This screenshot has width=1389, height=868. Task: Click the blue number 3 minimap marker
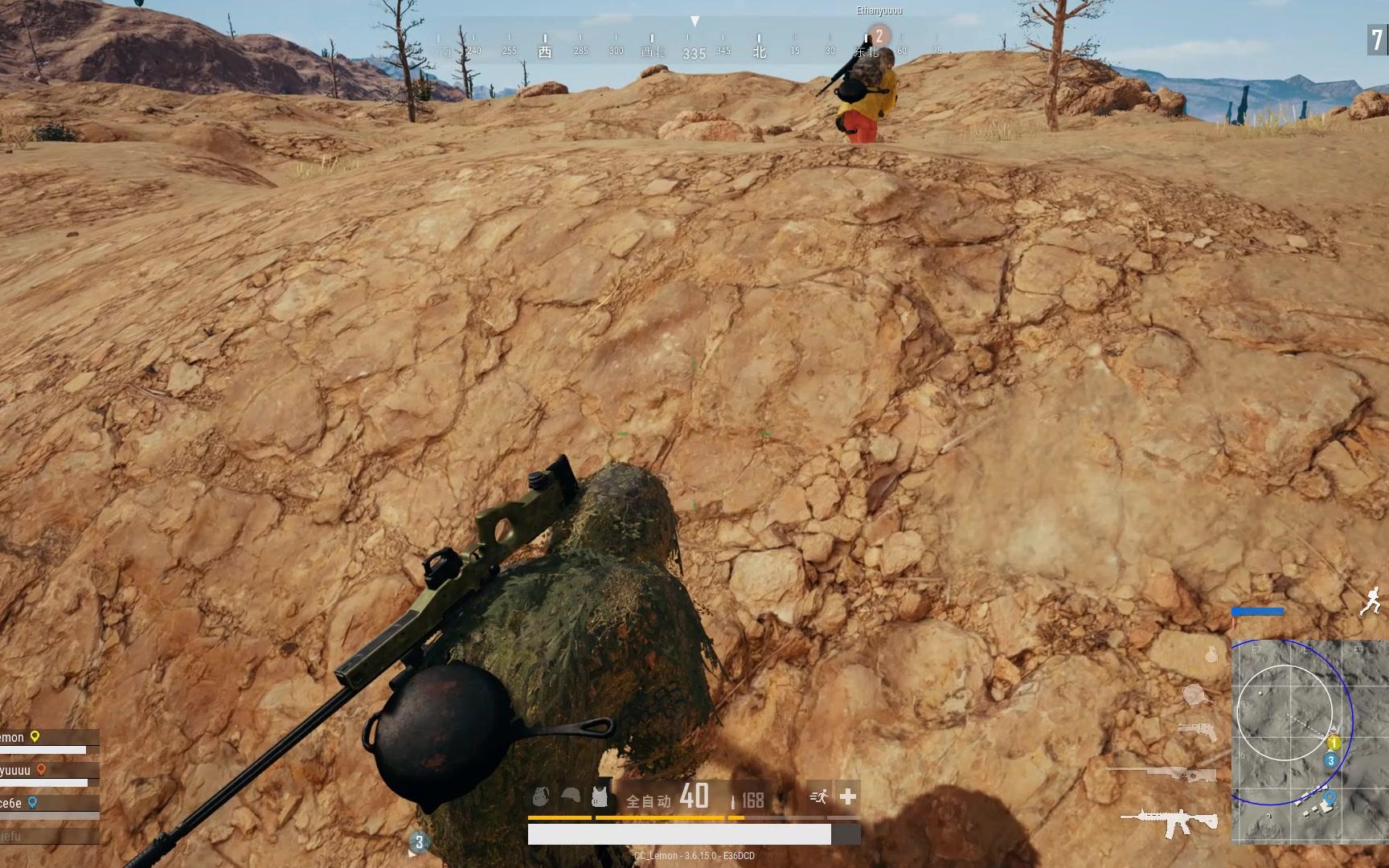(x=1331, y=760)
